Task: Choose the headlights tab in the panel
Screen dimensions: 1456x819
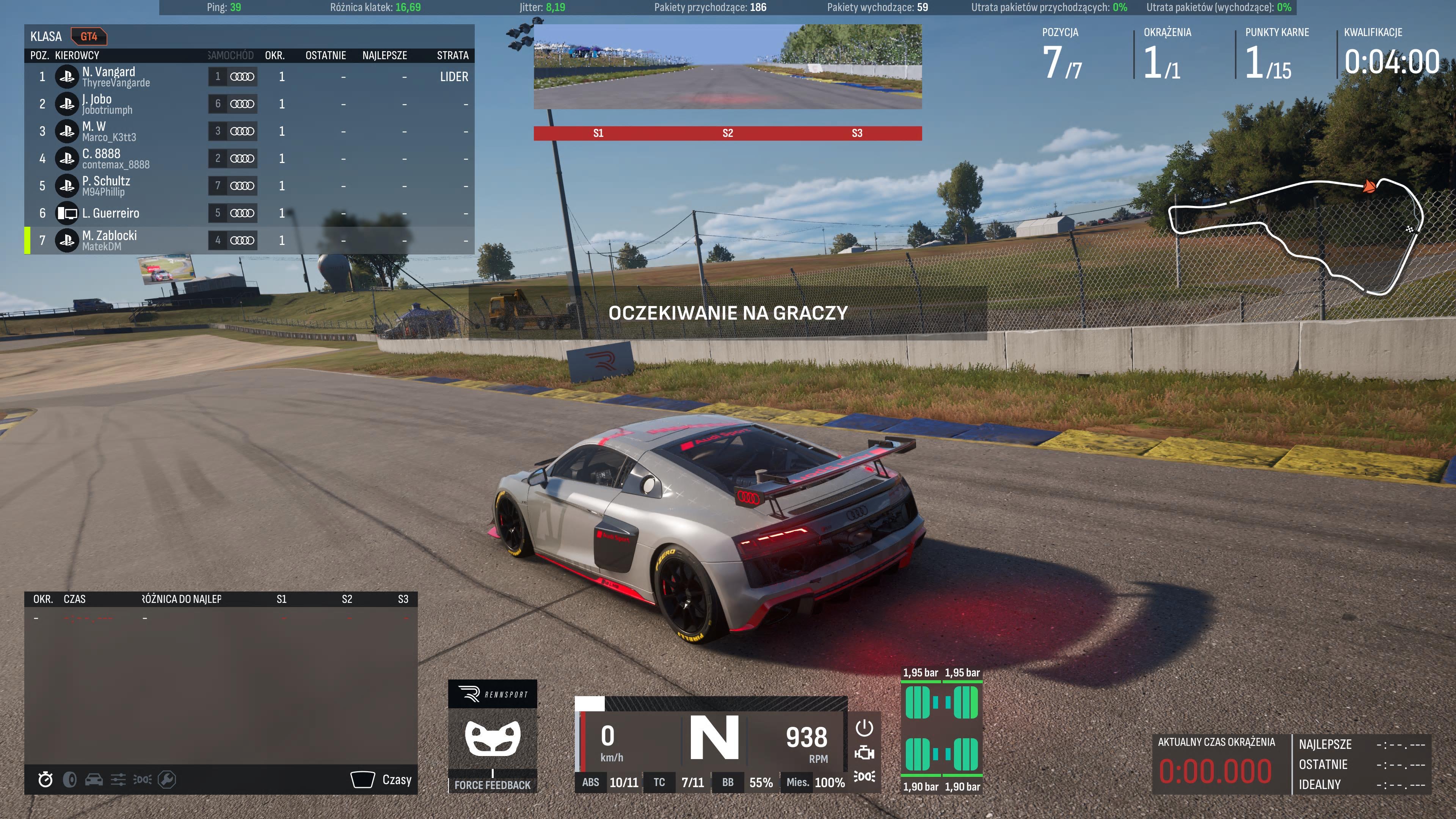Action: point(143,780)
